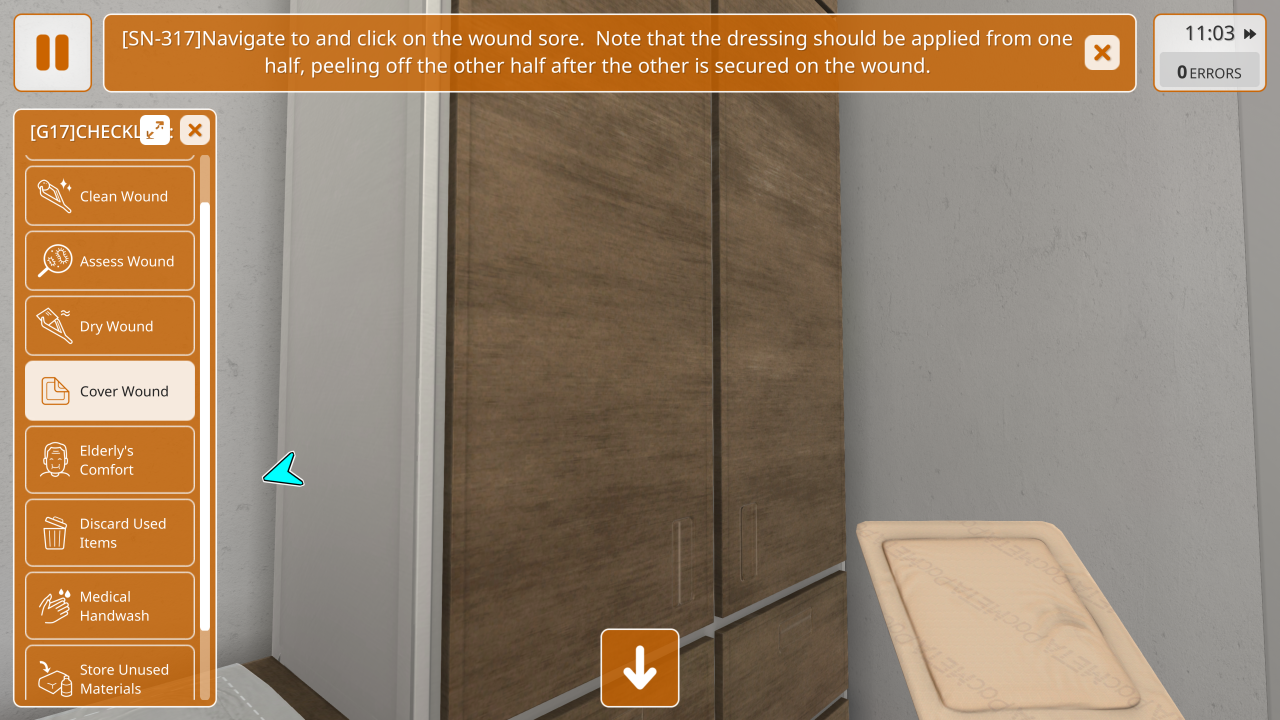Click the fast-forward arrows beside the timer
Image resolution: width=1280 pixels, height=720 pixels.
pyautogui.click(x=1250, y=34)
